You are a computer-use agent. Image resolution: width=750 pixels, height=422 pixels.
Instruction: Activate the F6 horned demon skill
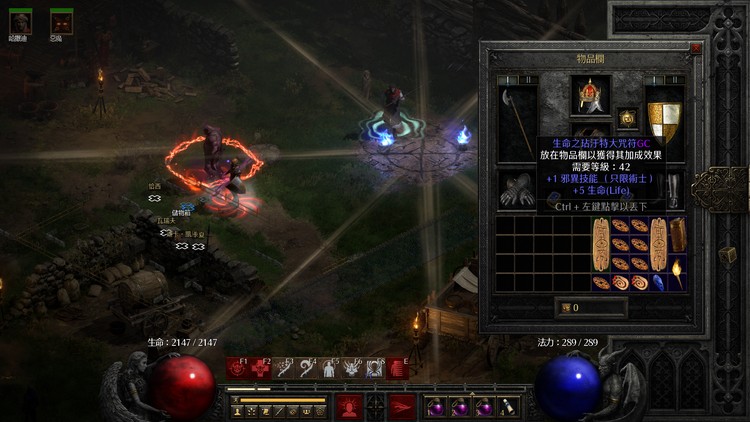(x=352, y=369)
